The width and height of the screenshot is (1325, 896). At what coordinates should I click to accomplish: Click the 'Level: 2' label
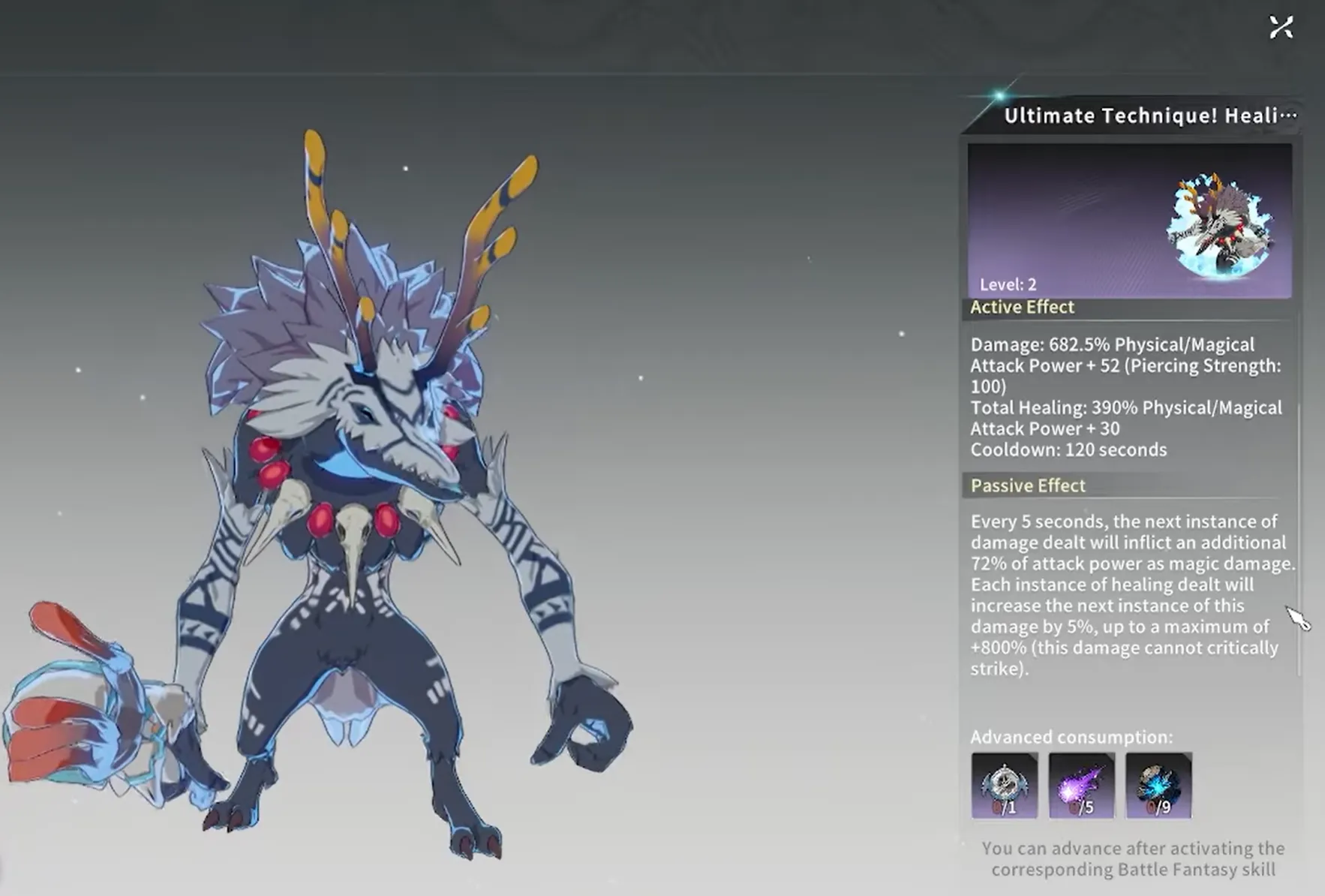point(1009,284)
